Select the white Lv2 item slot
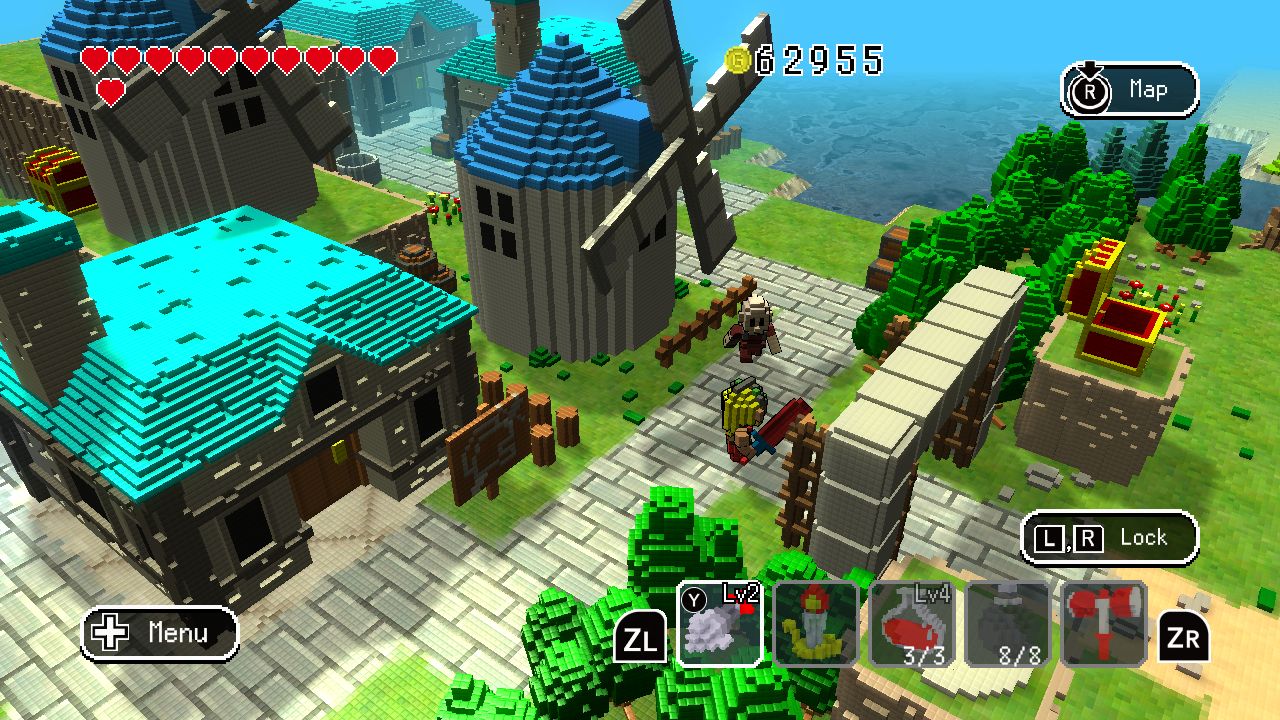The image size is (1280, 720). click(x=720, y=623)
